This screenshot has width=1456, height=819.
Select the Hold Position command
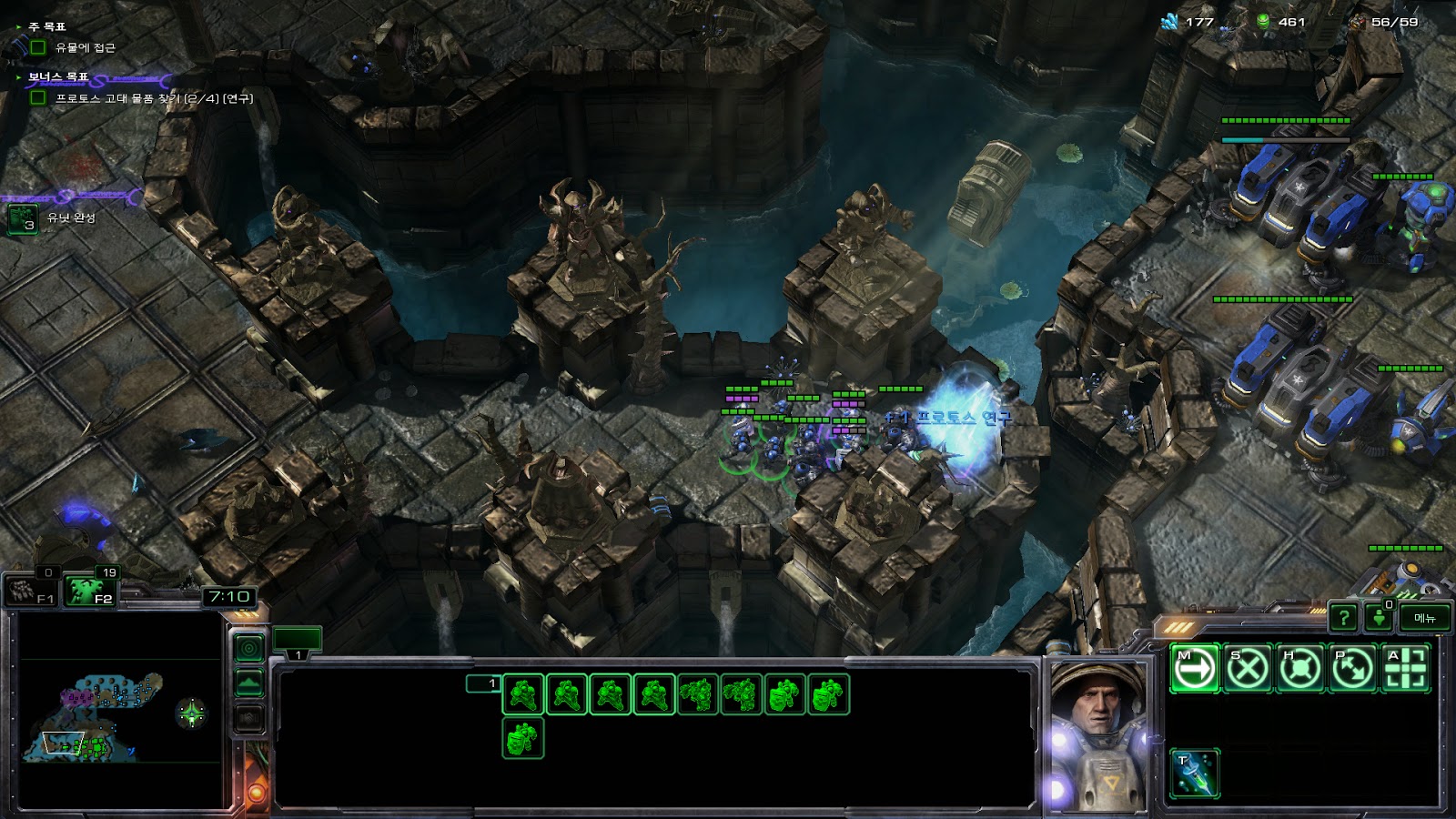(x=1299, y=669)
